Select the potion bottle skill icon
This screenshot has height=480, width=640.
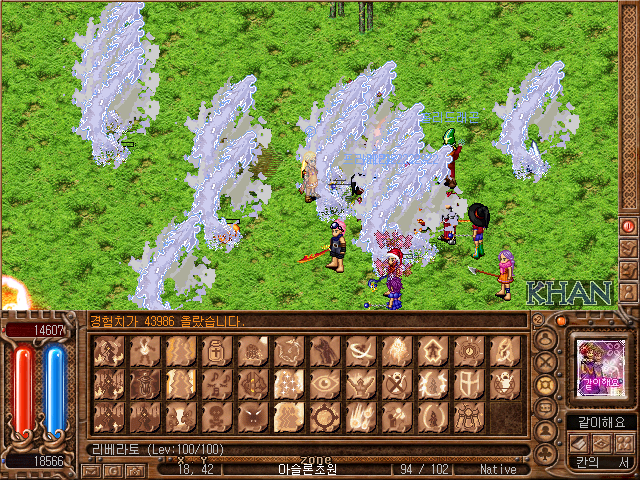(x=217, y=350)
